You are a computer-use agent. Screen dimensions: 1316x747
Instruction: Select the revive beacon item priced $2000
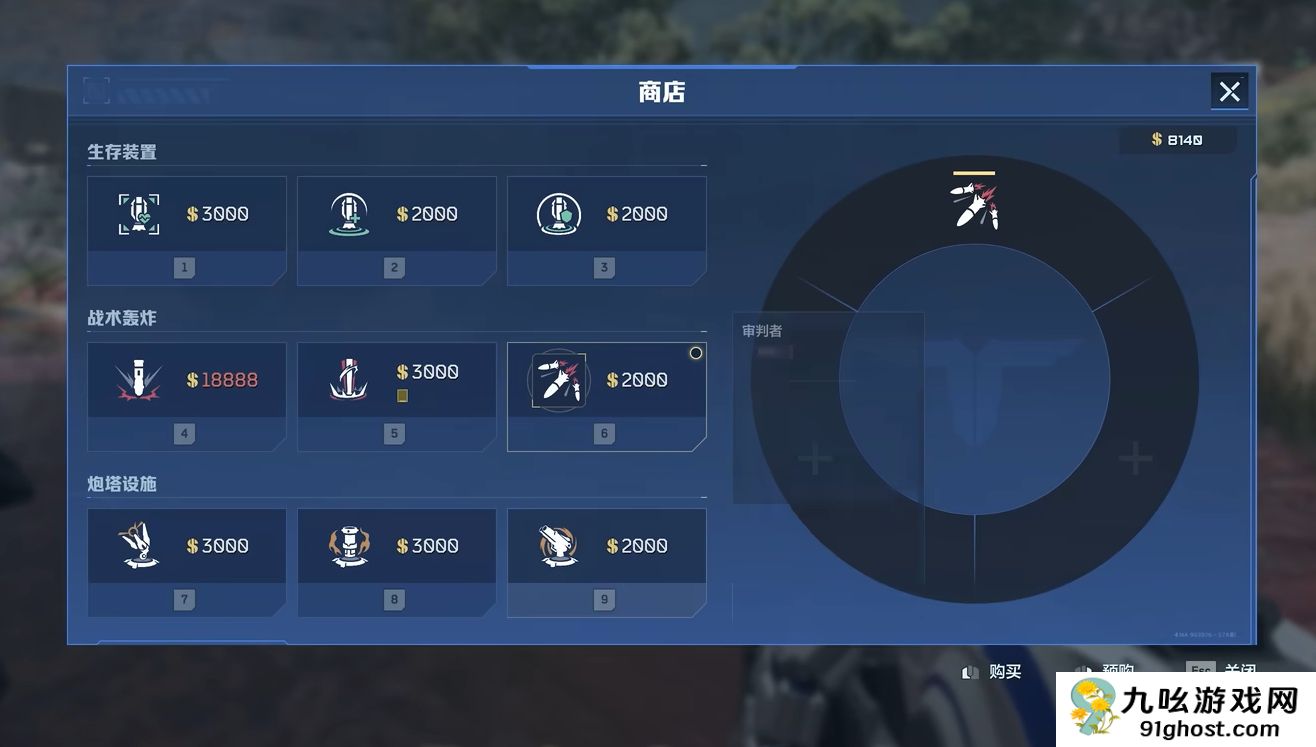coord(396,213)
